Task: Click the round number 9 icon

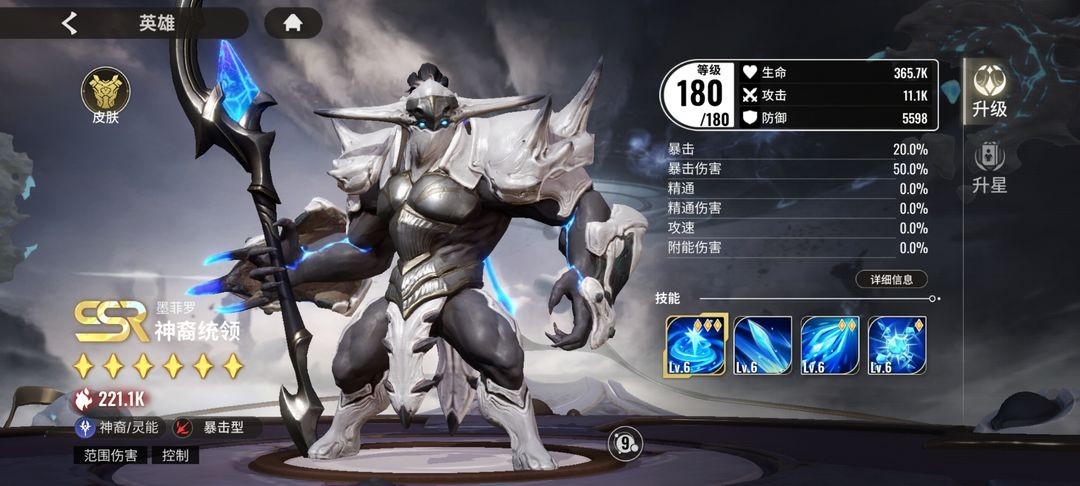Action: pos(625,441)
